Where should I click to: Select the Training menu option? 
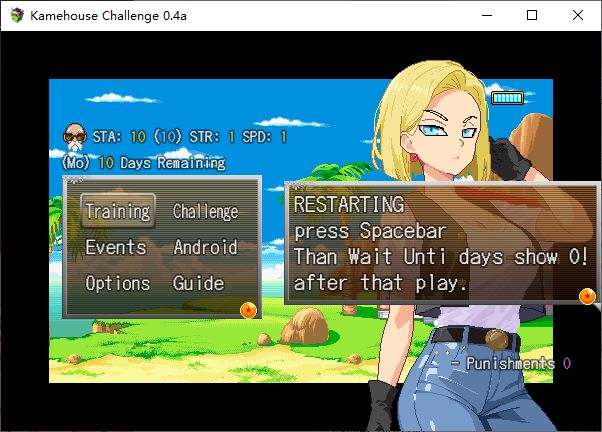117,211
